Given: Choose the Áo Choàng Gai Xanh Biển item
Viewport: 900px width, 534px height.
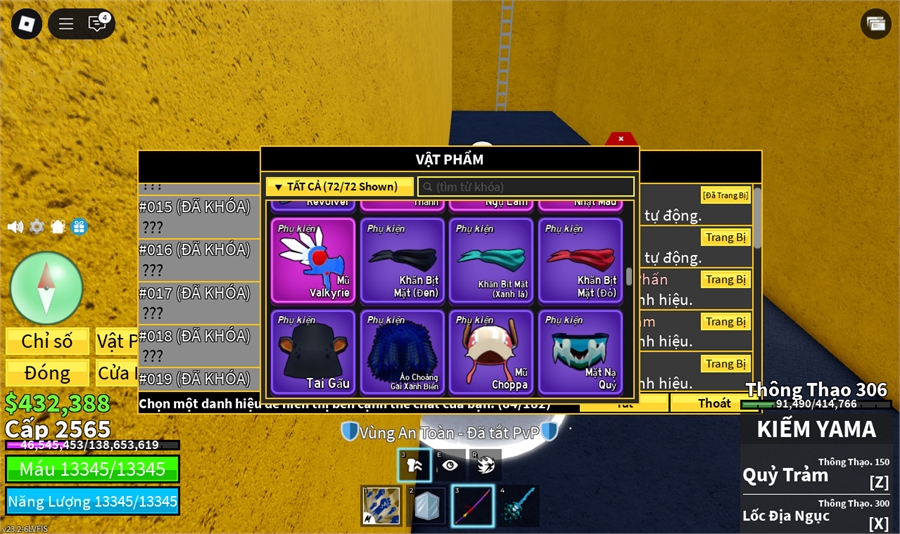Looking at the screenshot, I should (402, 352).
